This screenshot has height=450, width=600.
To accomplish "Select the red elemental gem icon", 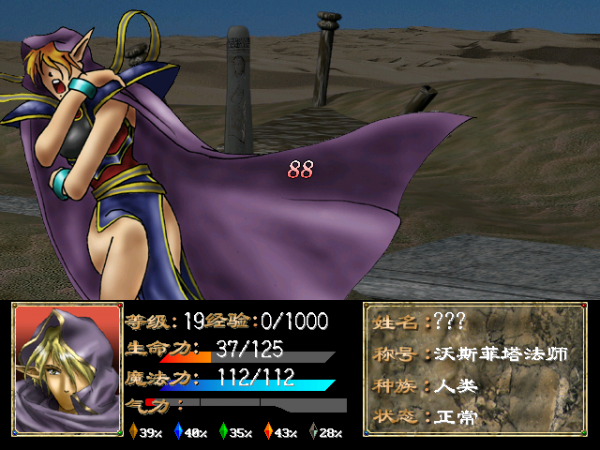I will pos(268,433).
